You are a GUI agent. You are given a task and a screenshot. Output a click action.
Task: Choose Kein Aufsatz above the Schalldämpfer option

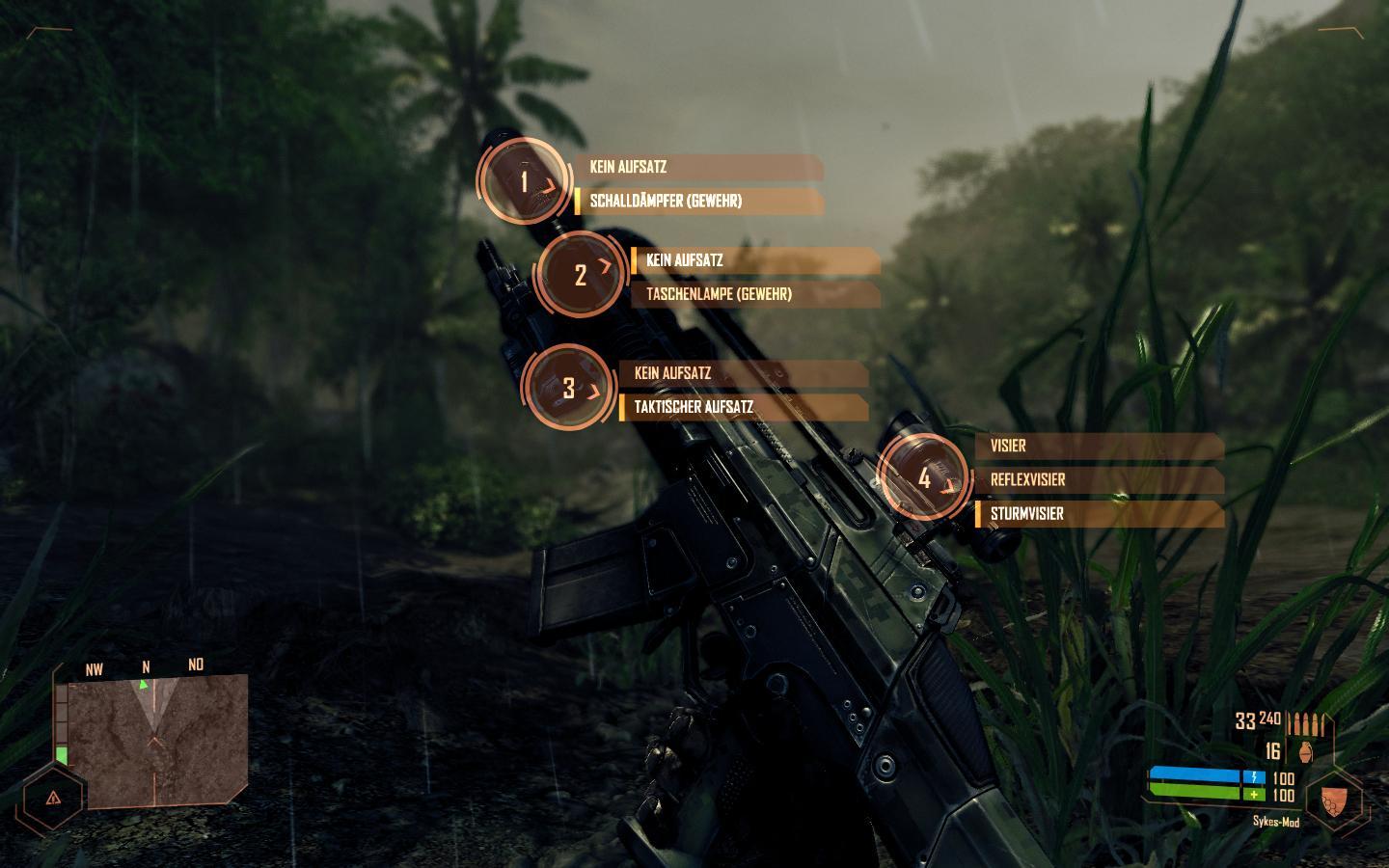698,168
